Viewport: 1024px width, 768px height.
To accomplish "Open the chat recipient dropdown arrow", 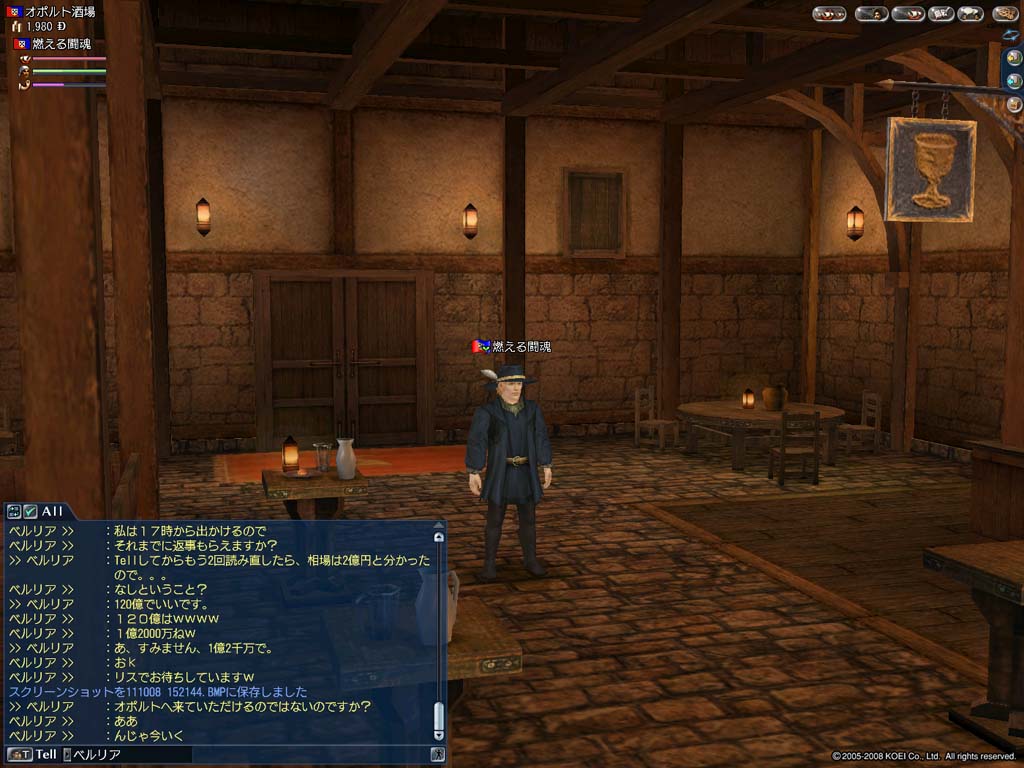I will (67, 754).
